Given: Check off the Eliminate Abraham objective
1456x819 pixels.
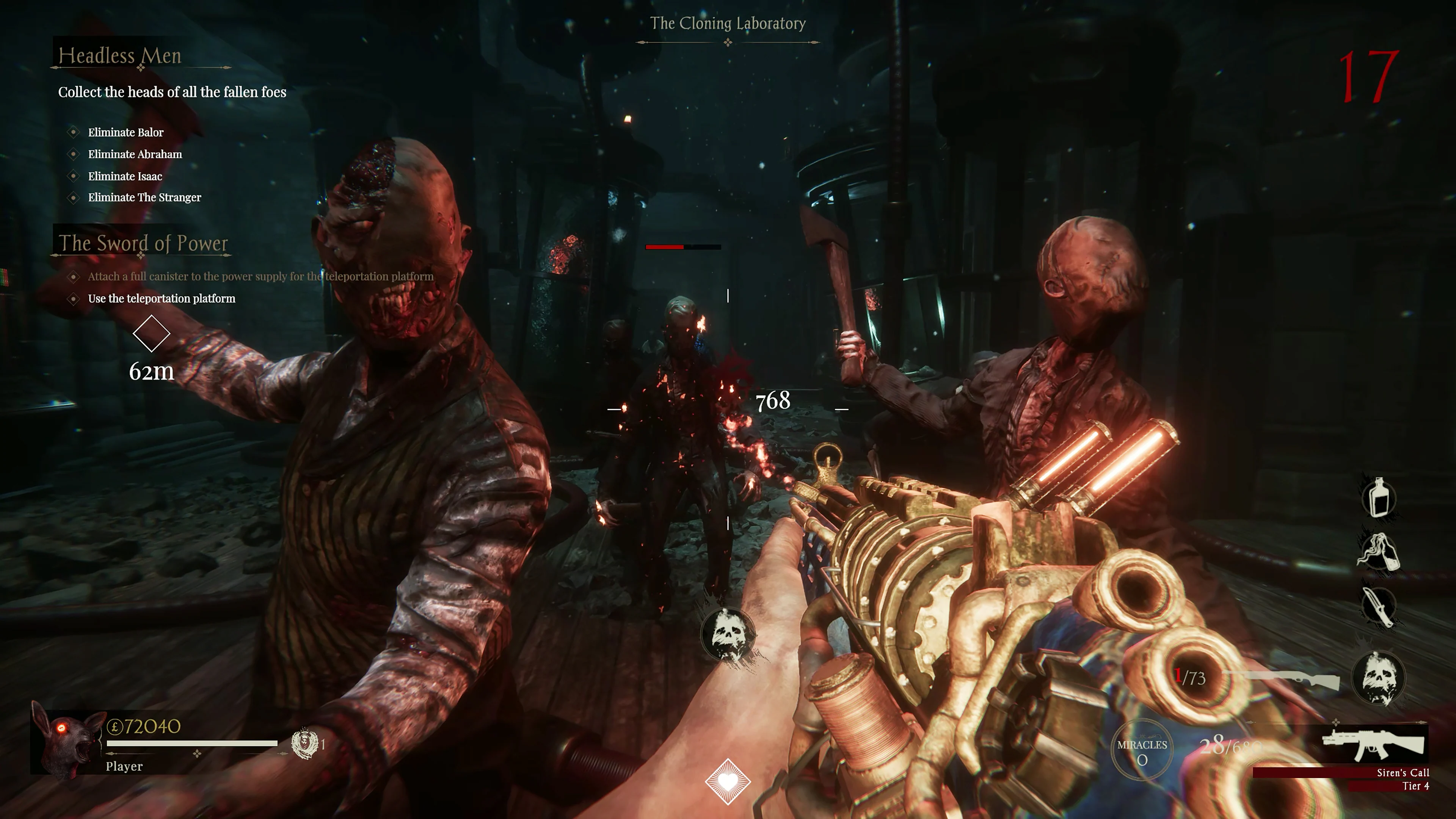Looking at the screenshot, I should (73, 154).
